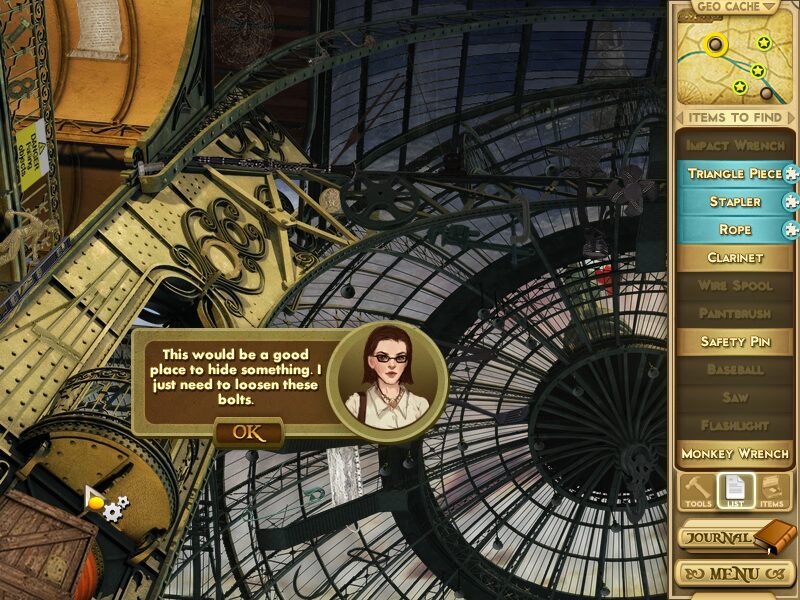Confirm the dialogue with the OK button
This screenshot has height=600, width=800.
point(247,432)
